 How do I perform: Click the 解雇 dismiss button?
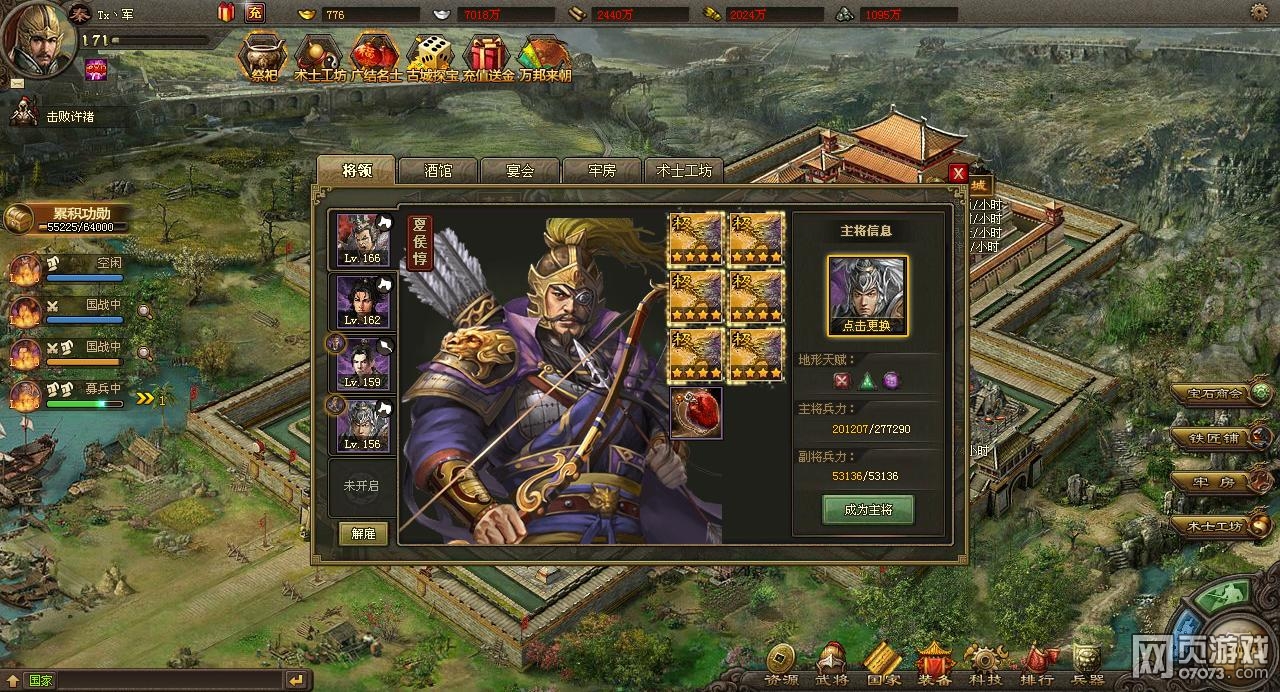[x=363, y=534]
